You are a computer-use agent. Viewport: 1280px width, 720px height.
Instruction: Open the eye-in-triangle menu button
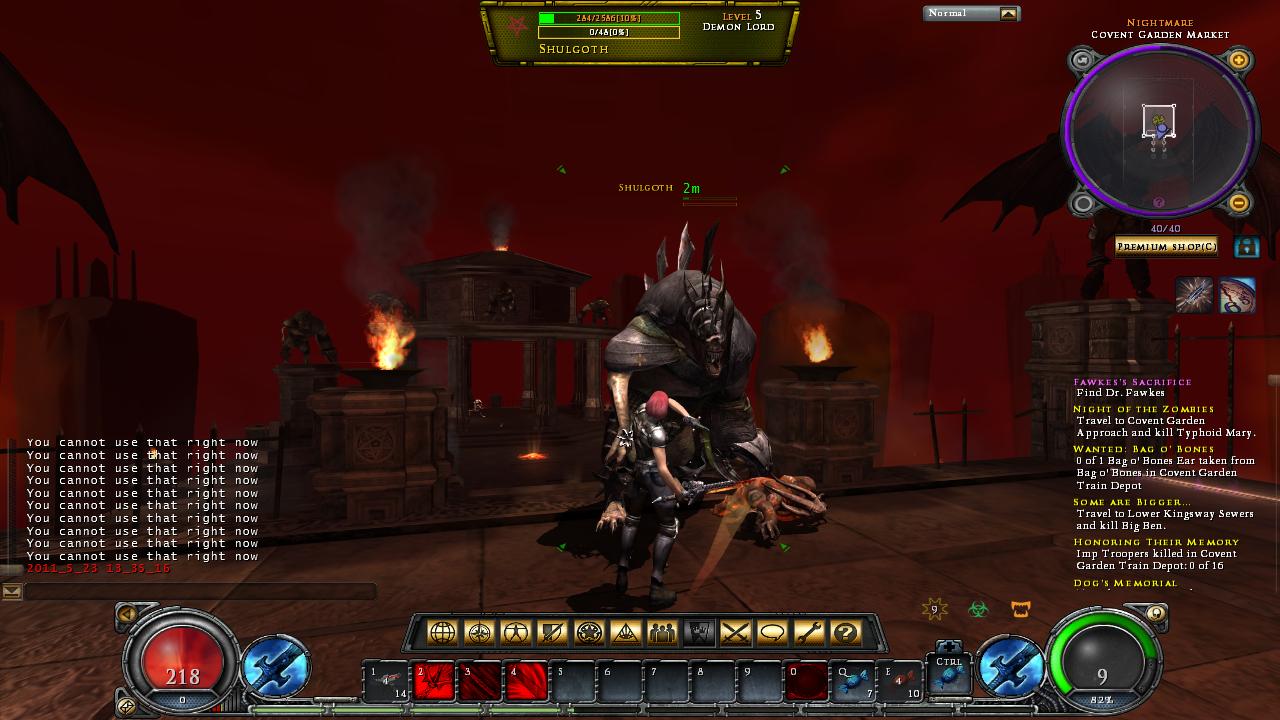(626, 632)
